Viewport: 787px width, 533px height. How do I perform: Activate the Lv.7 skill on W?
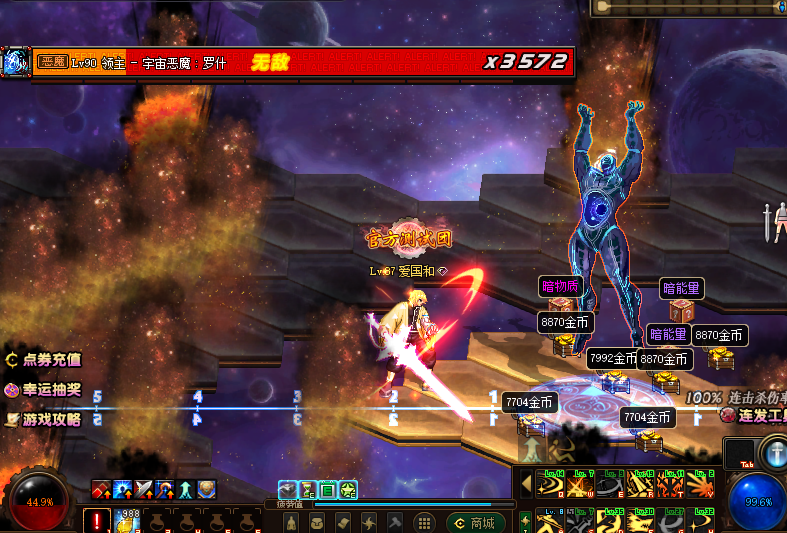click(x=580, y=484)
